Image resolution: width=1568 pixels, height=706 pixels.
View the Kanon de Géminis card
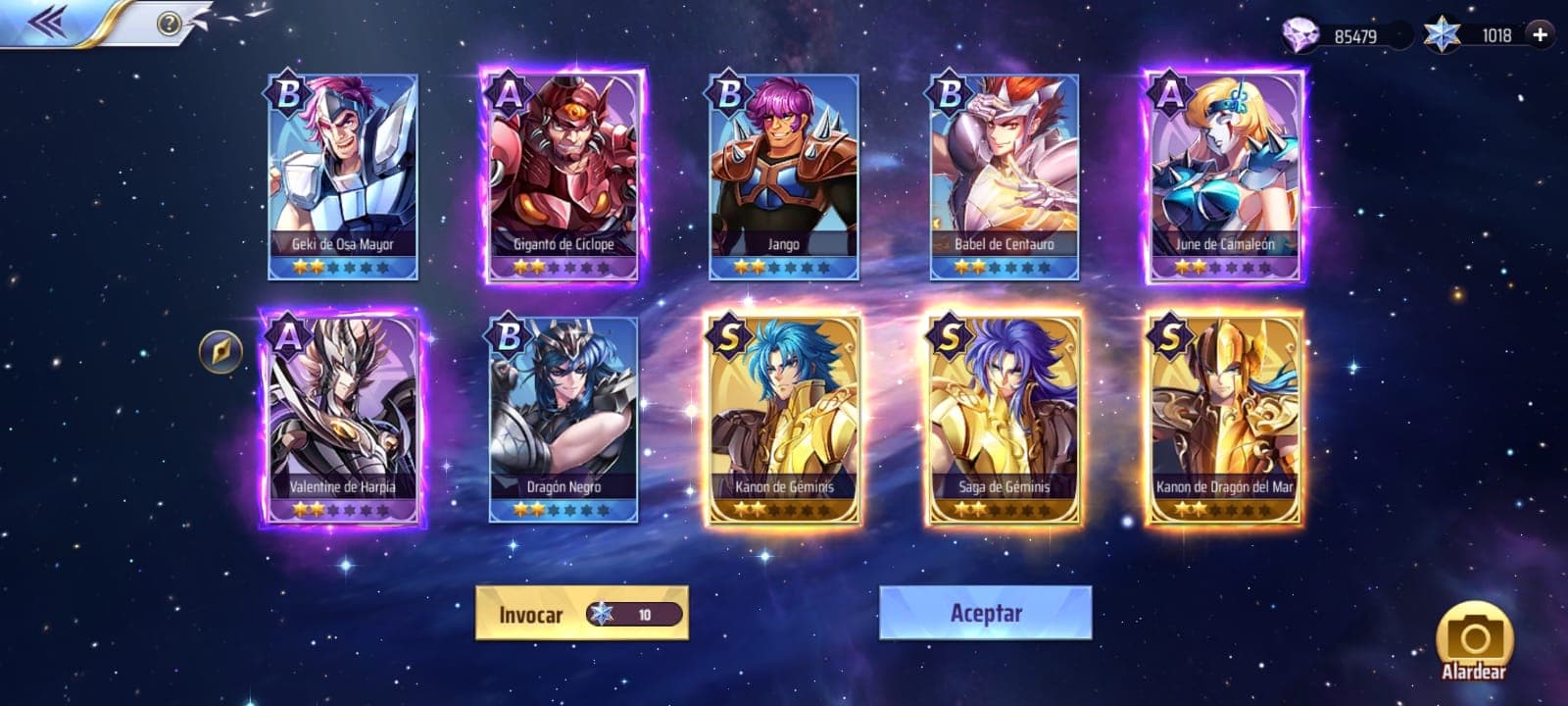pos(784,419)
